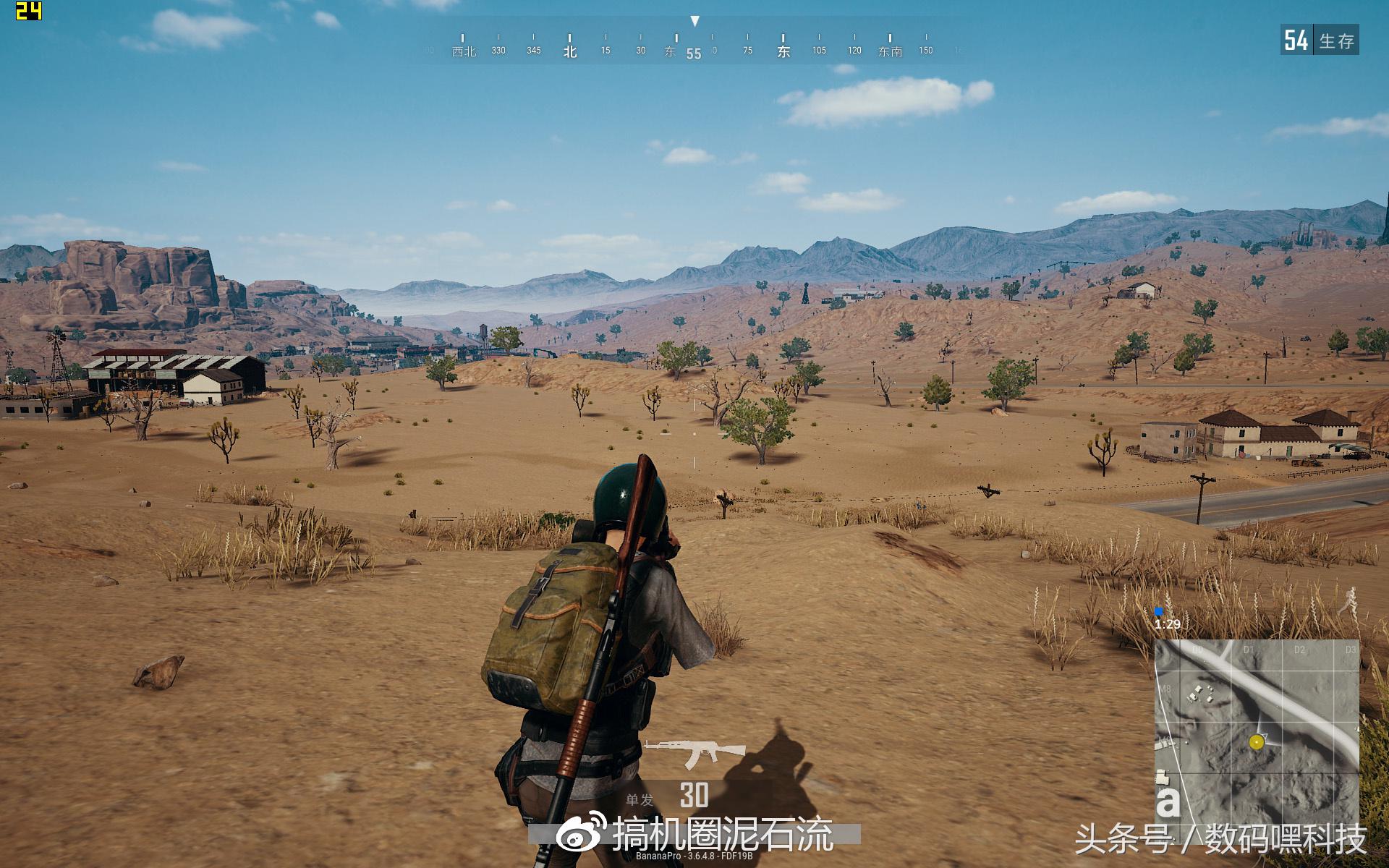Click the 北 marker on the compass bar
Screen dimensions: 1389x868
[x=569, y=52]
